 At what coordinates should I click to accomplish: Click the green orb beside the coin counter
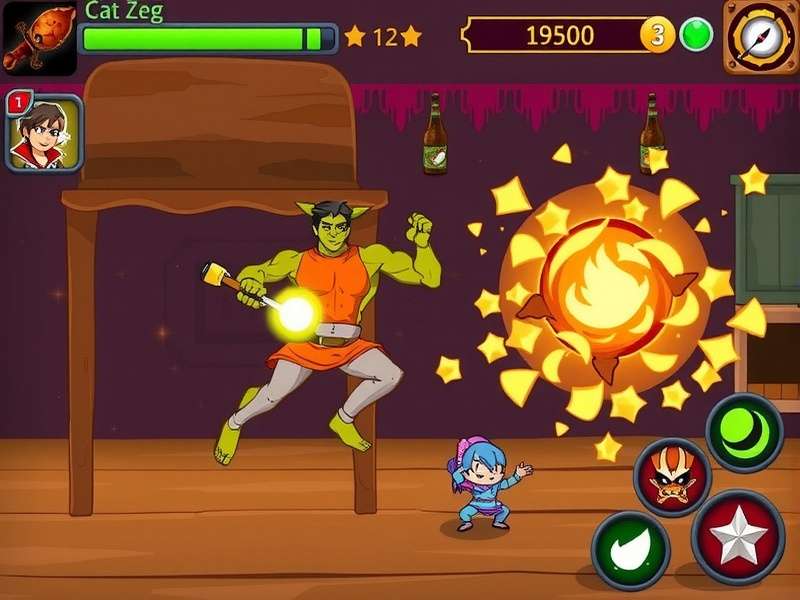696,35
